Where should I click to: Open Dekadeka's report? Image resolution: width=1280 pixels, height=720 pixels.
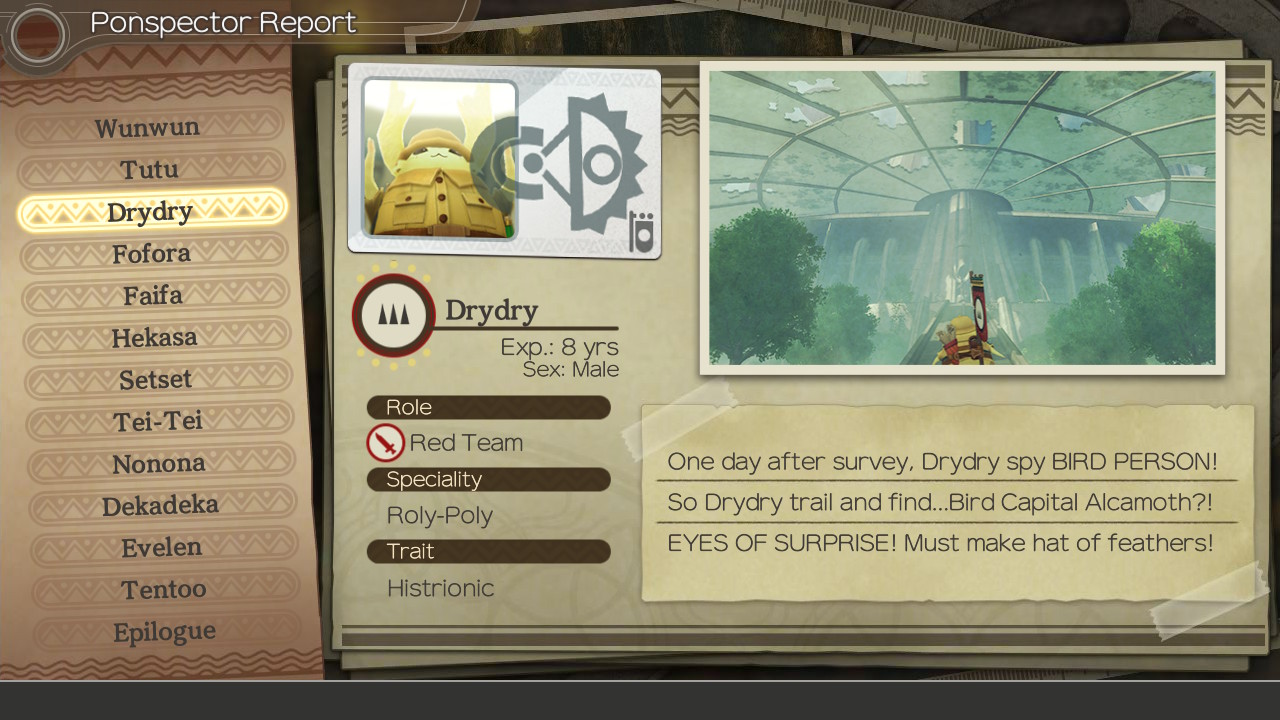click(161, 506)
